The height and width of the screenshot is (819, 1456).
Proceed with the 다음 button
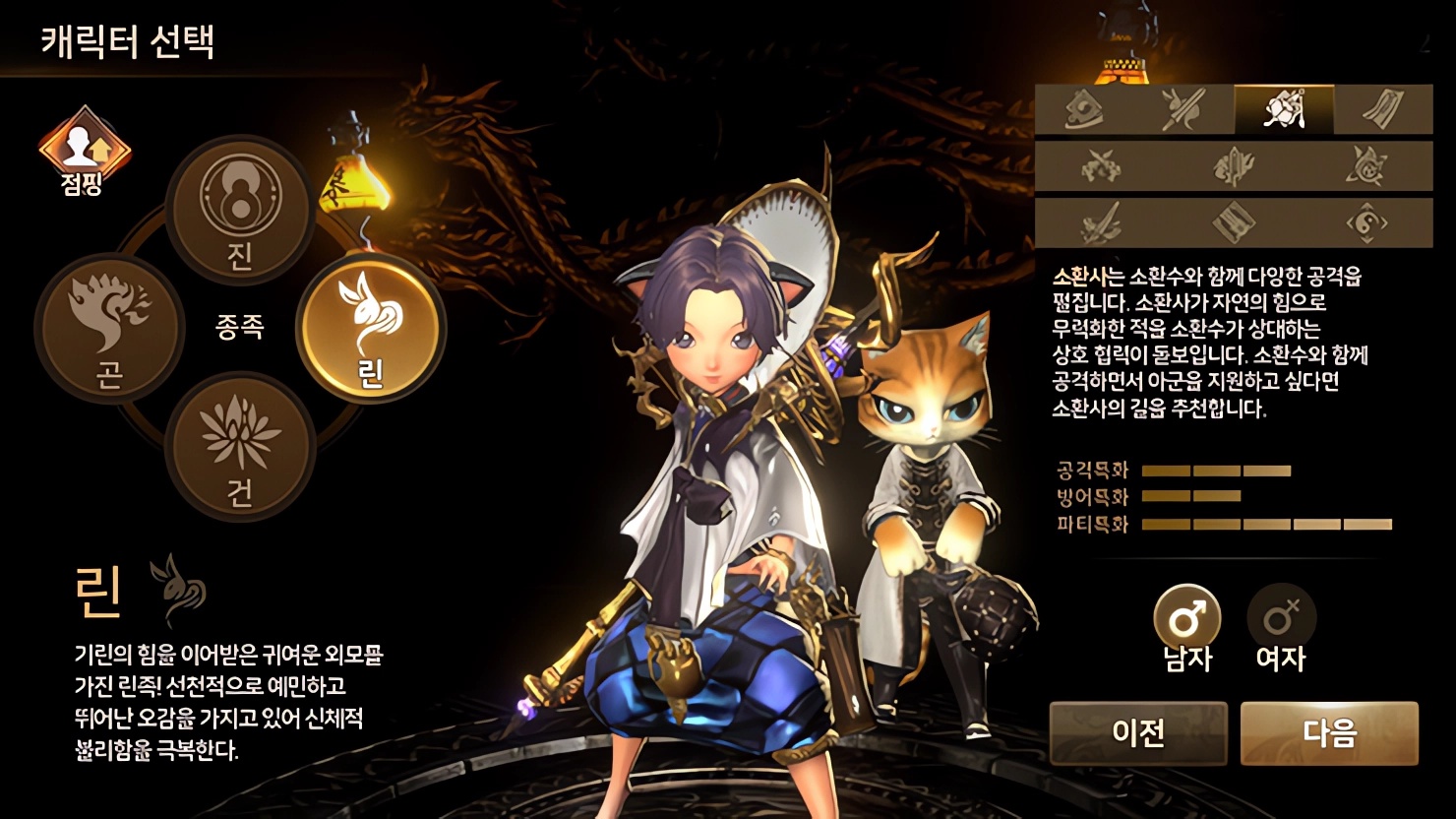(1329, 732)
